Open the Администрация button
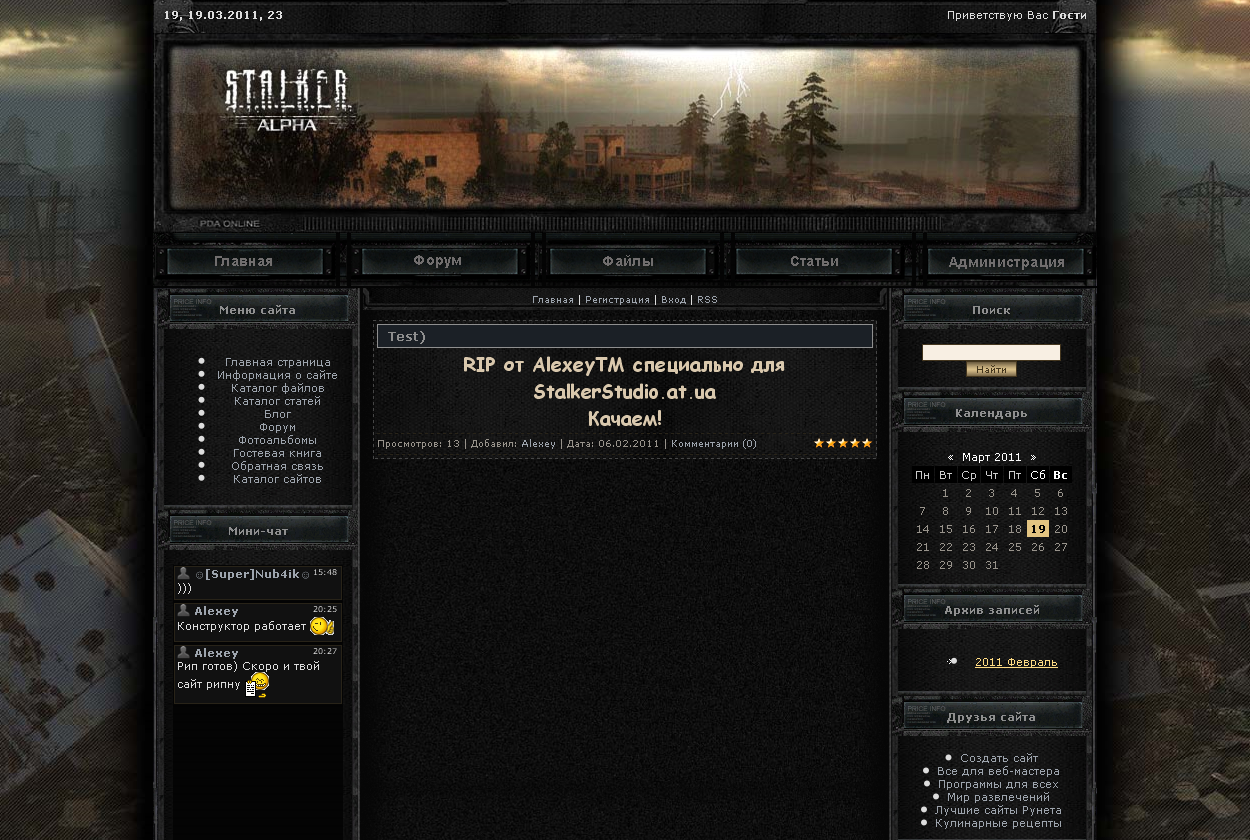Viewport: 1250px width, 840px height. [x=1006, y=262]
